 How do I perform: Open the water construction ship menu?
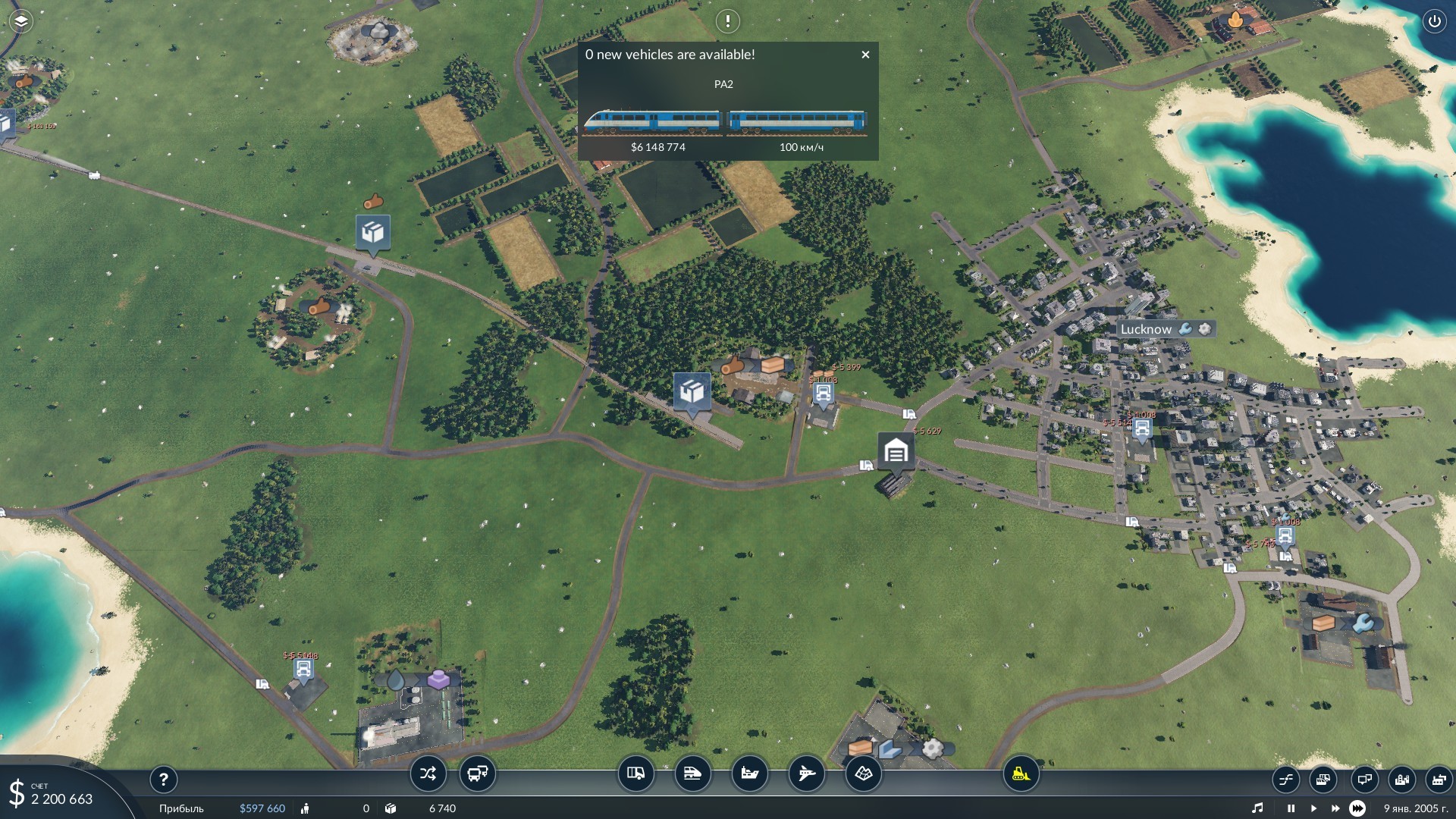coord(749,774)
